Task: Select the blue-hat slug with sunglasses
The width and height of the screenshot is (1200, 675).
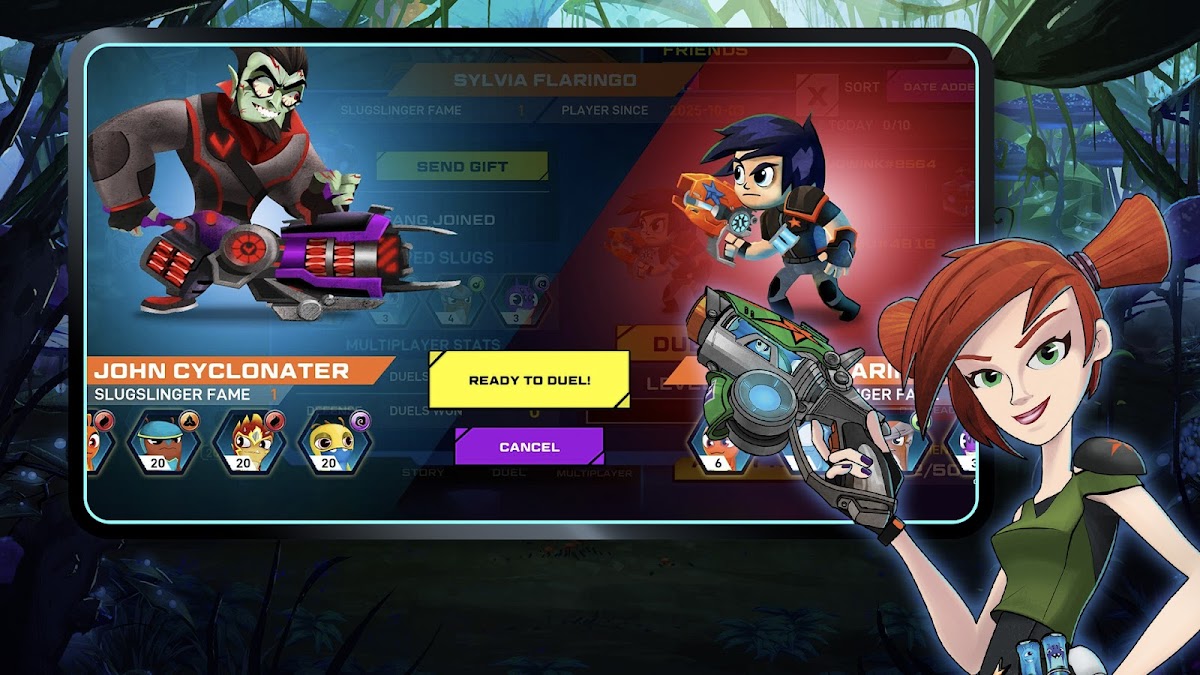Action: (159, 440)
